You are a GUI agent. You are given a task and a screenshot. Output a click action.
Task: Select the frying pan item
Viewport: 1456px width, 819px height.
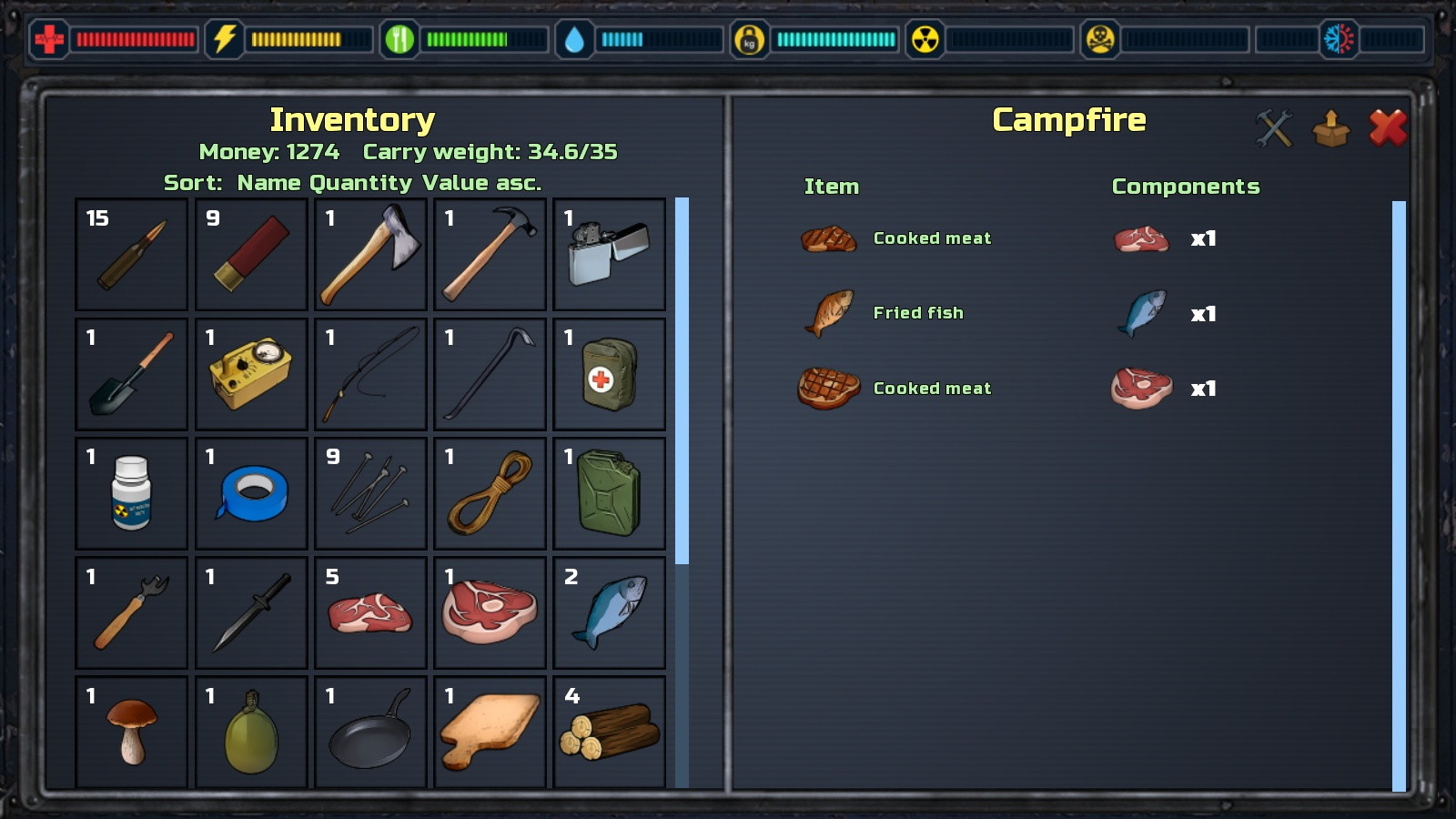[369, 731]
